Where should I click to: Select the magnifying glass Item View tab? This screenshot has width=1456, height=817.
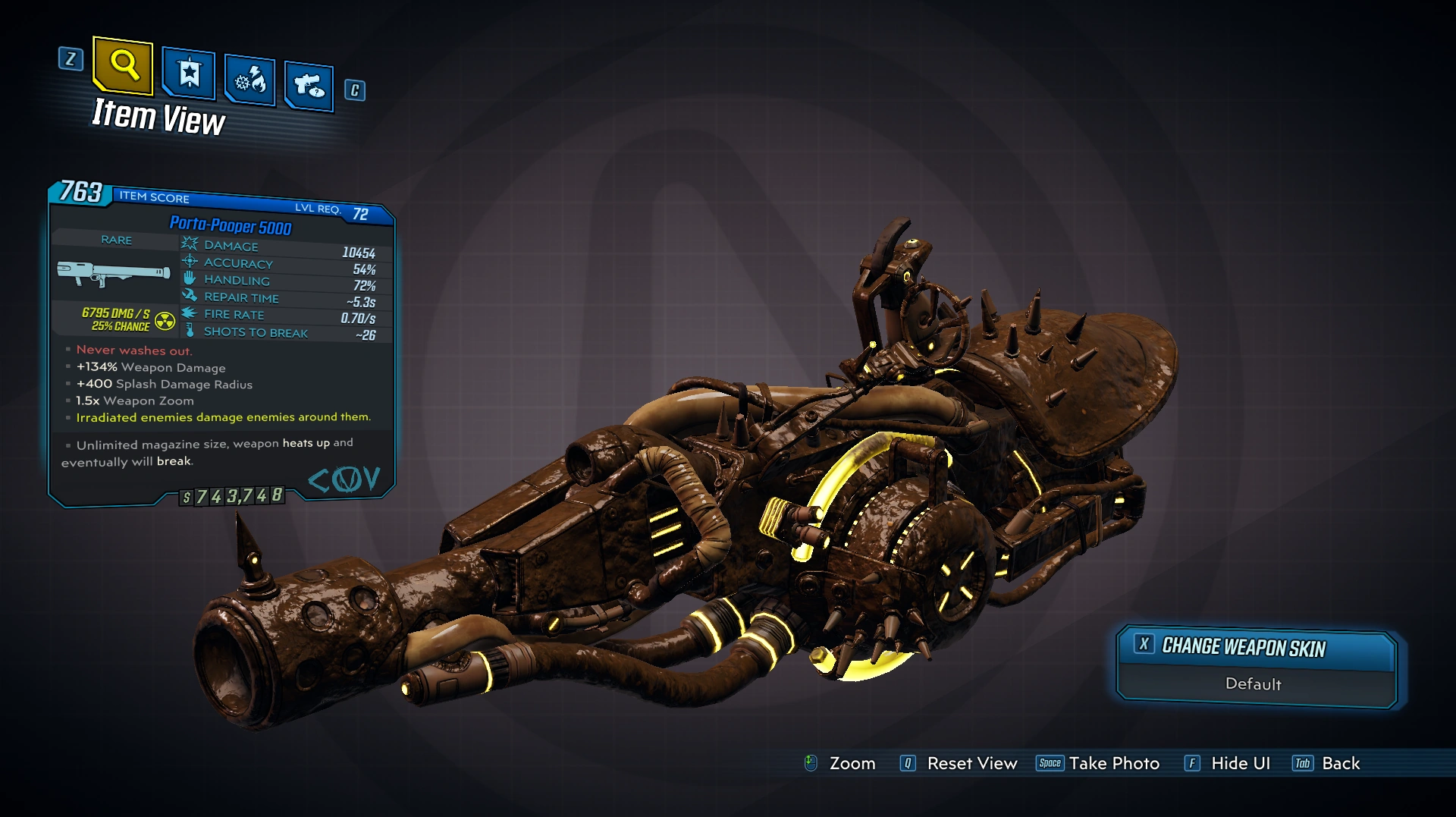[x=124, y=66]
